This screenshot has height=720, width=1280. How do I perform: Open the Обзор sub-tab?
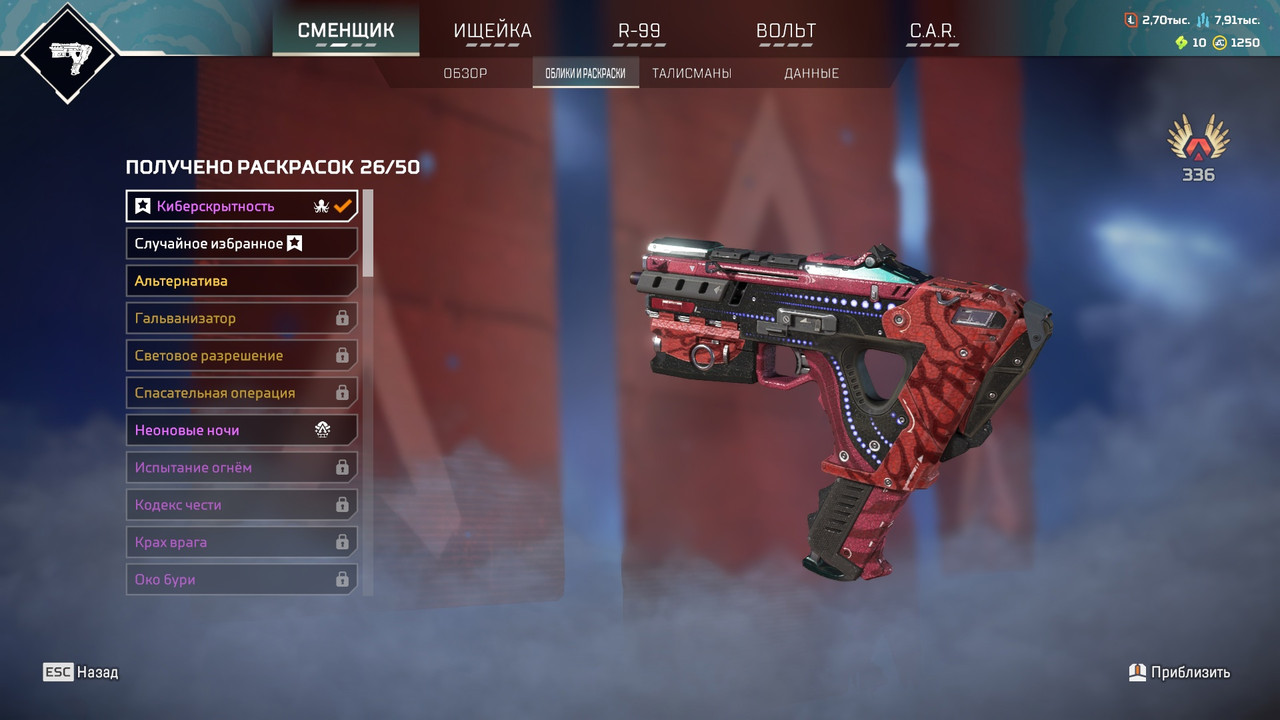[465, 73]
